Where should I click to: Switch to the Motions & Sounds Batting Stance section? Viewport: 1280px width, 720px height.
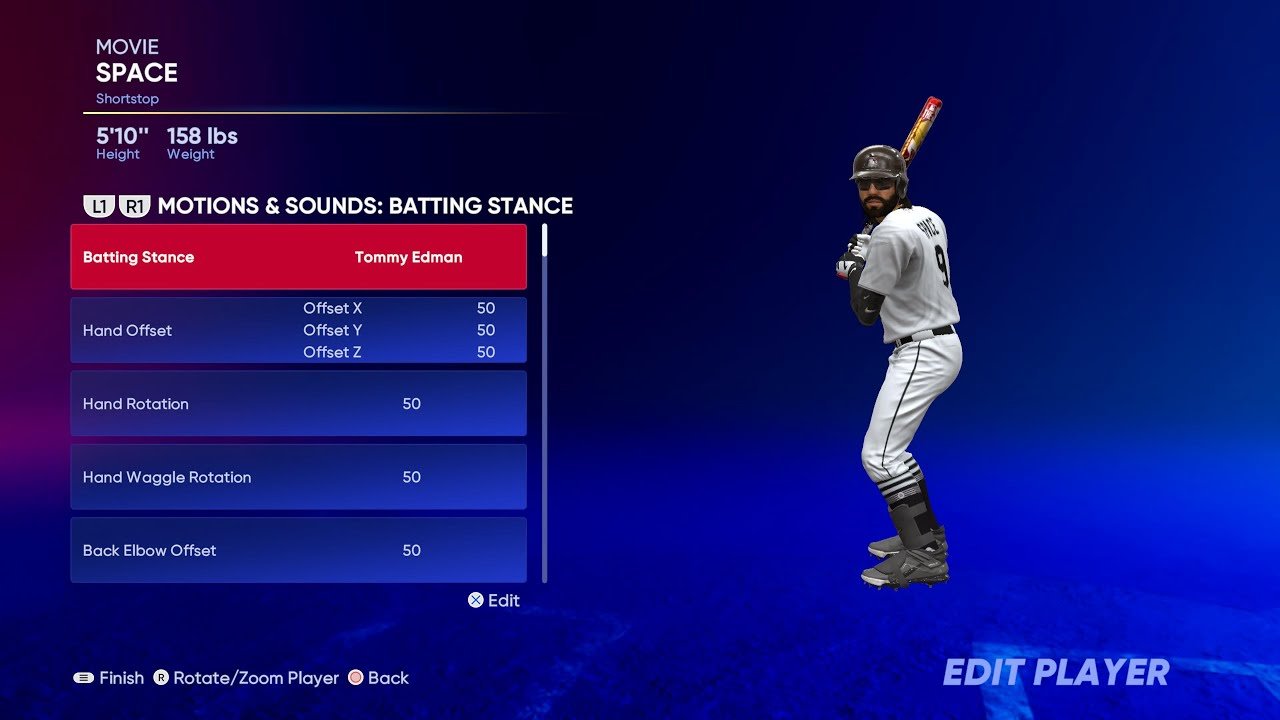[365, 206]
